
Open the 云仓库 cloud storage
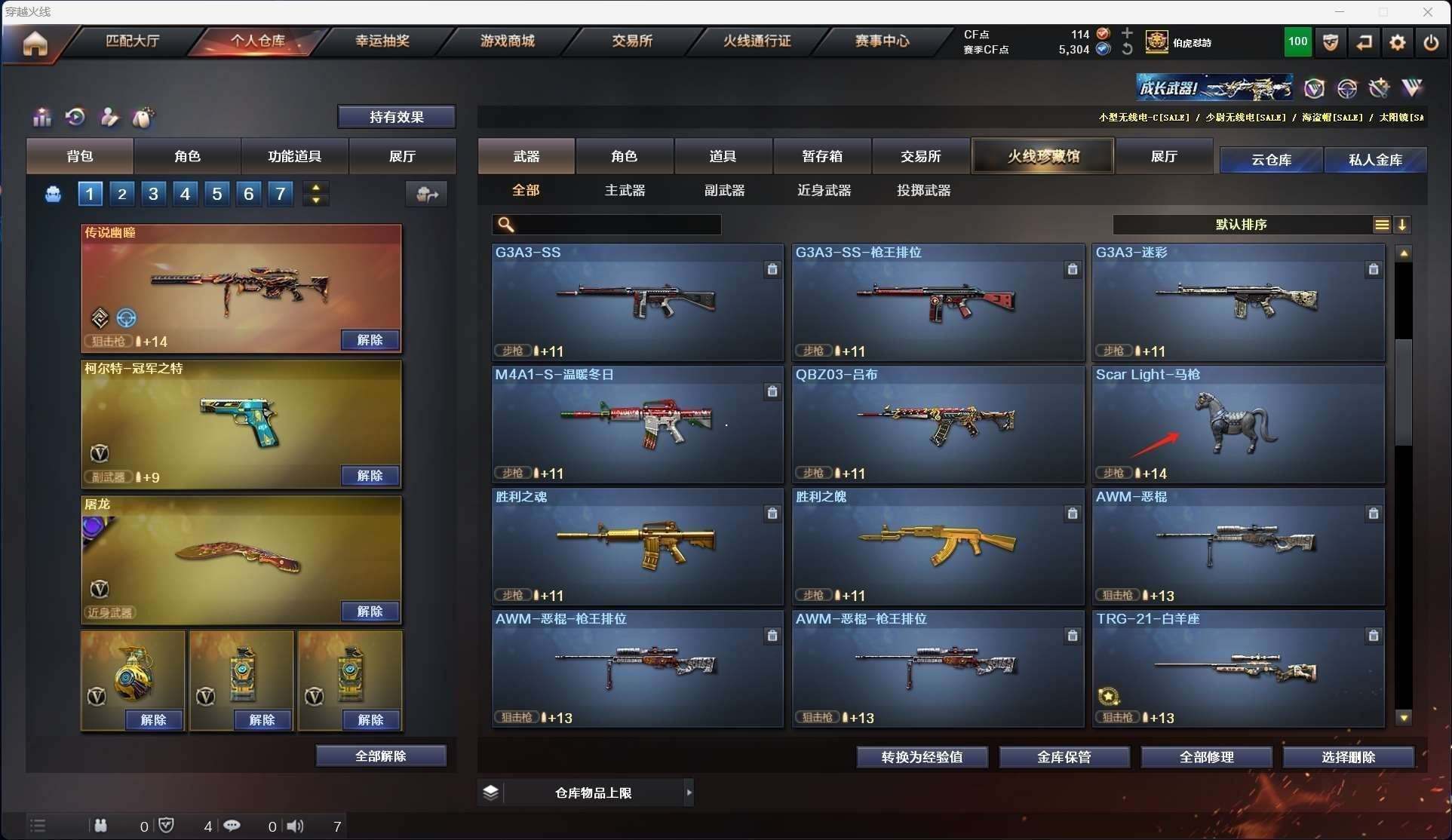[1271, 160]
